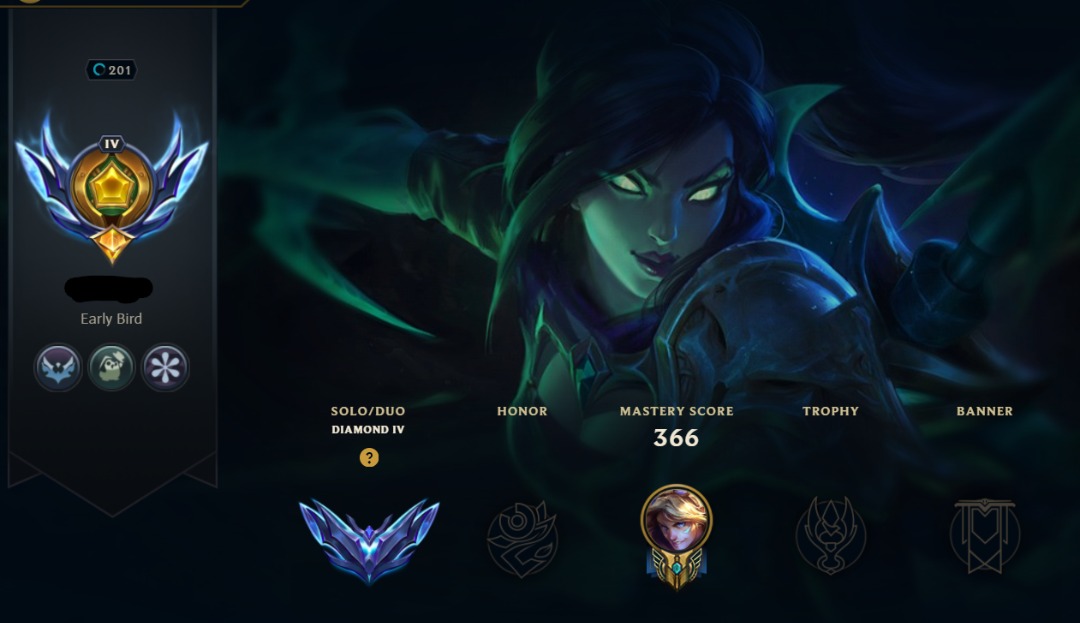Viewport: 1080px width, 623px height.
Task: Click the Trophy emblem
Action: [x=830, y=537]
